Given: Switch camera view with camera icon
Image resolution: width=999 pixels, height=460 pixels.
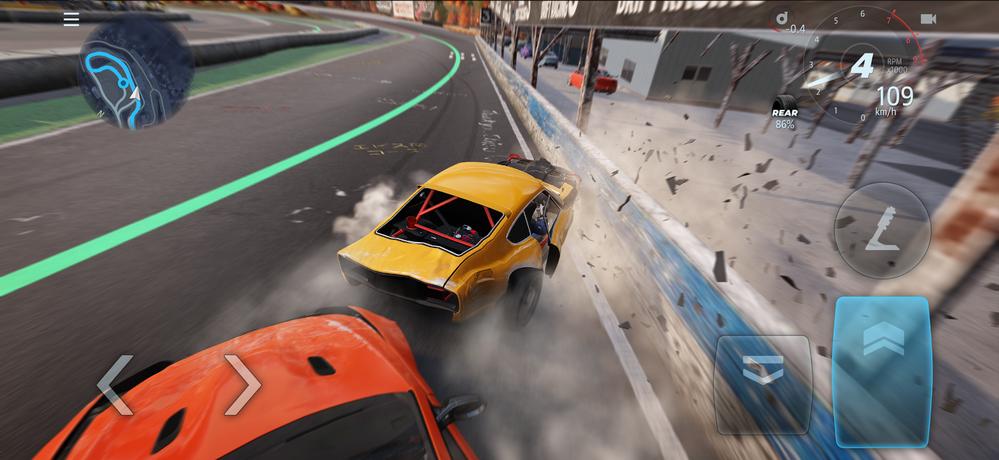Looking at the screenshot, I should [928, 19].
